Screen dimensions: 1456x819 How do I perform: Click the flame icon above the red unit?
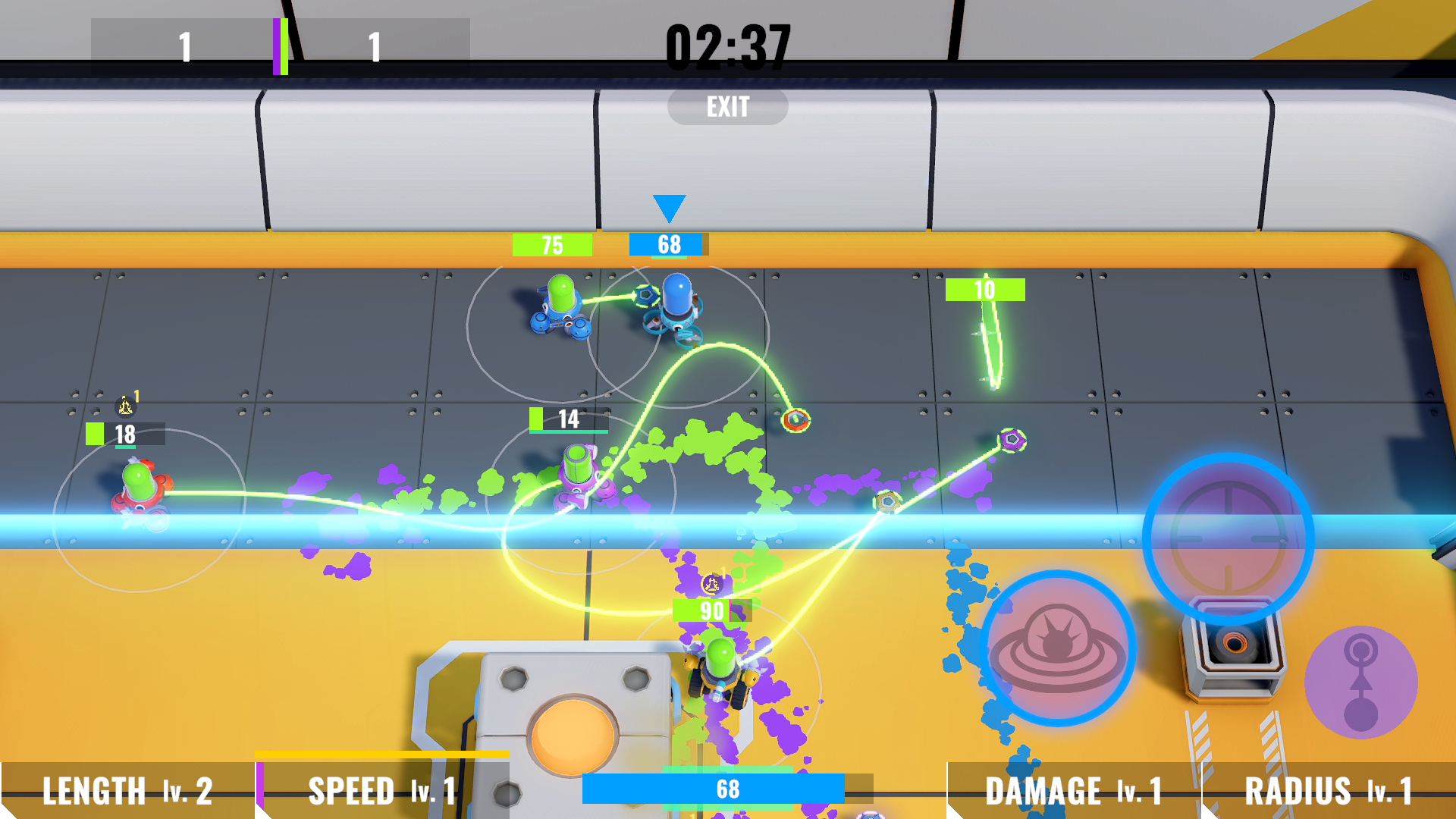(125, 407)
